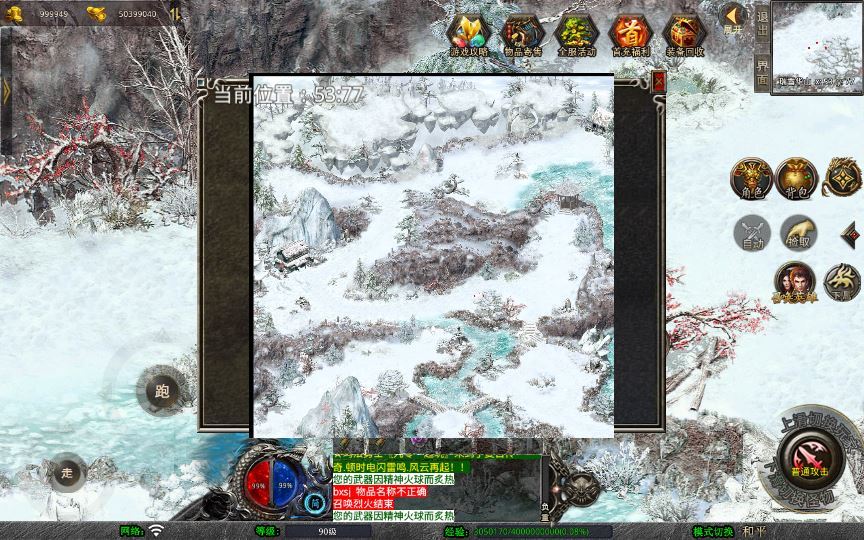
Task: Open the 首充福利 first-recharge bonus
Action: (630, 35)
